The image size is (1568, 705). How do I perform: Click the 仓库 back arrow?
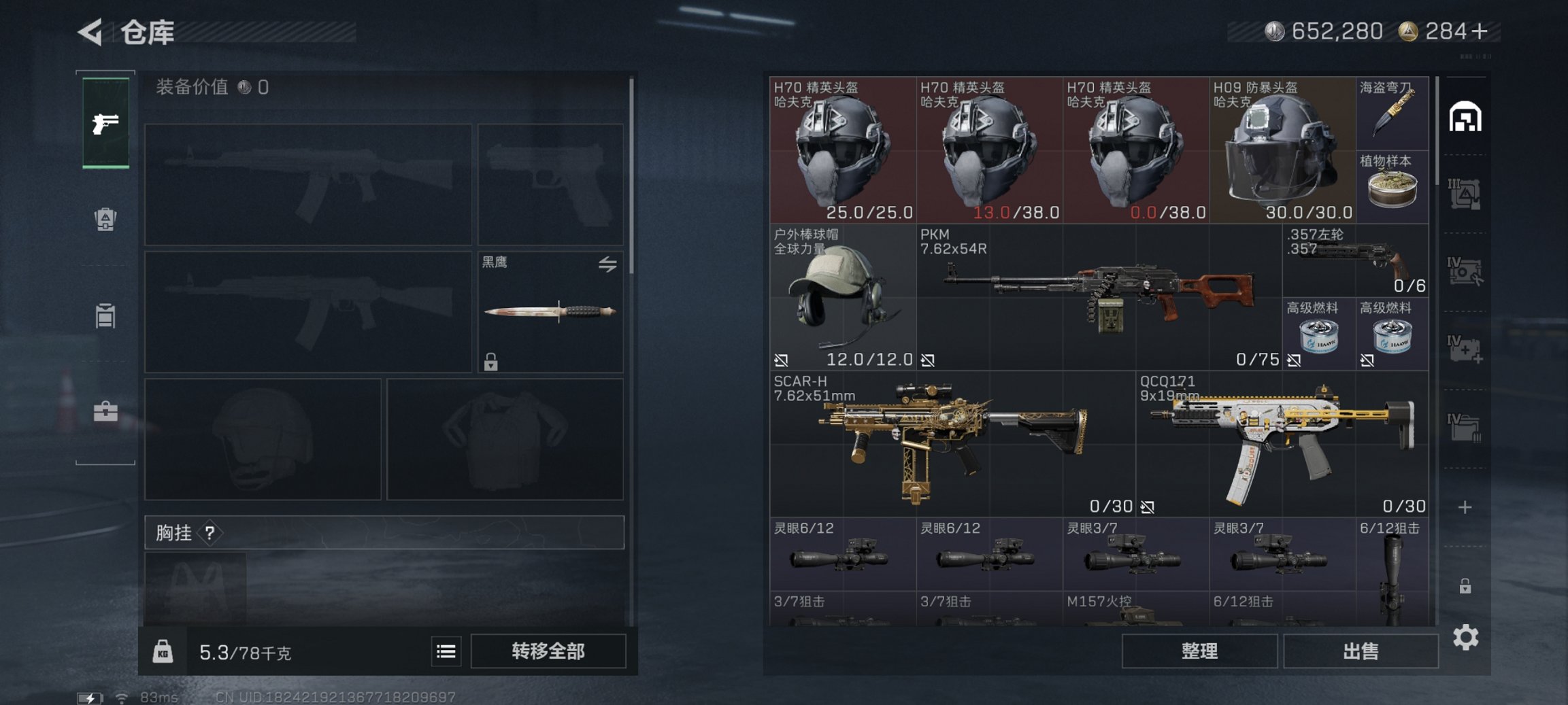[90, 33]
